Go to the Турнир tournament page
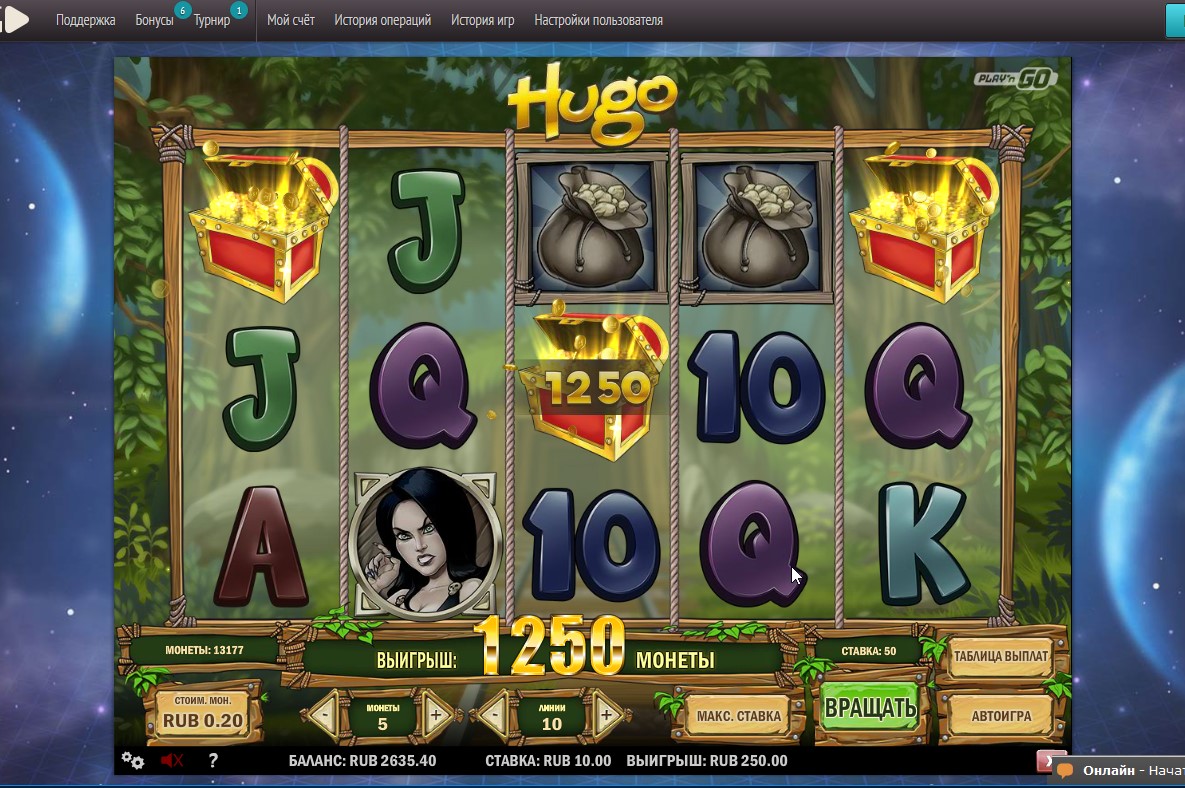Viewport: 1185px width, 788px height. 212,20
